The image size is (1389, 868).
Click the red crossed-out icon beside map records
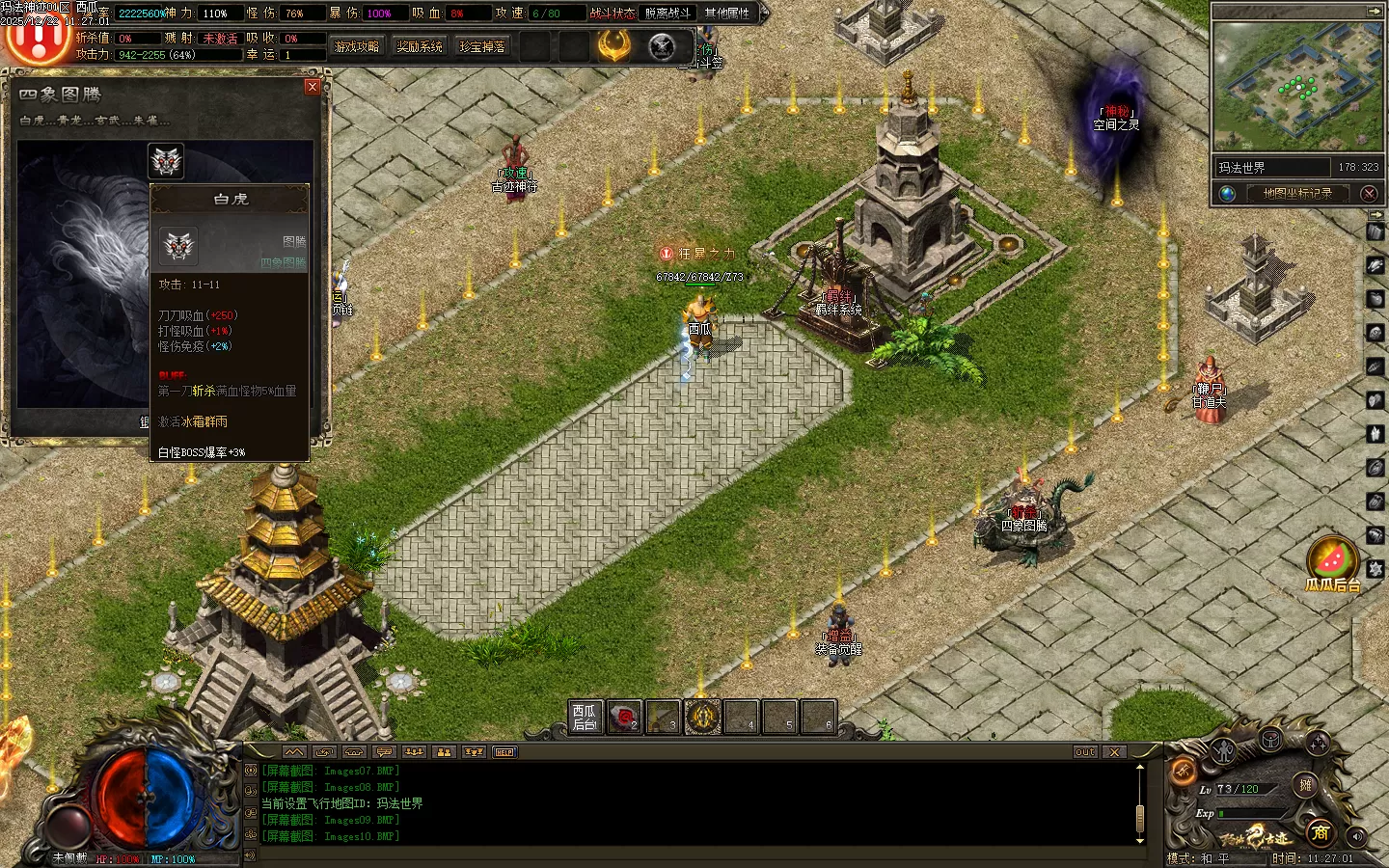pyautogui.click(x=1369, y=194)
